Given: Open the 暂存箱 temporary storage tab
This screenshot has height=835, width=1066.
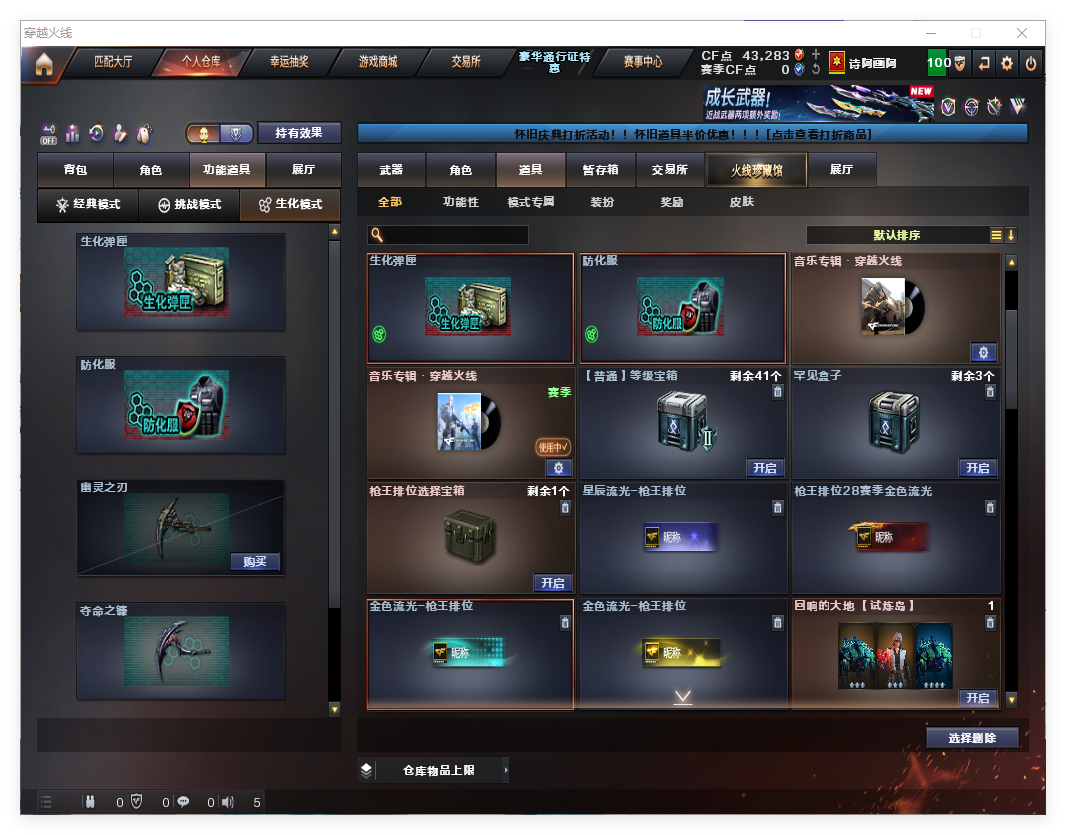Looking at the screenshot, I should pyautogui.click(x=600, y=170).
